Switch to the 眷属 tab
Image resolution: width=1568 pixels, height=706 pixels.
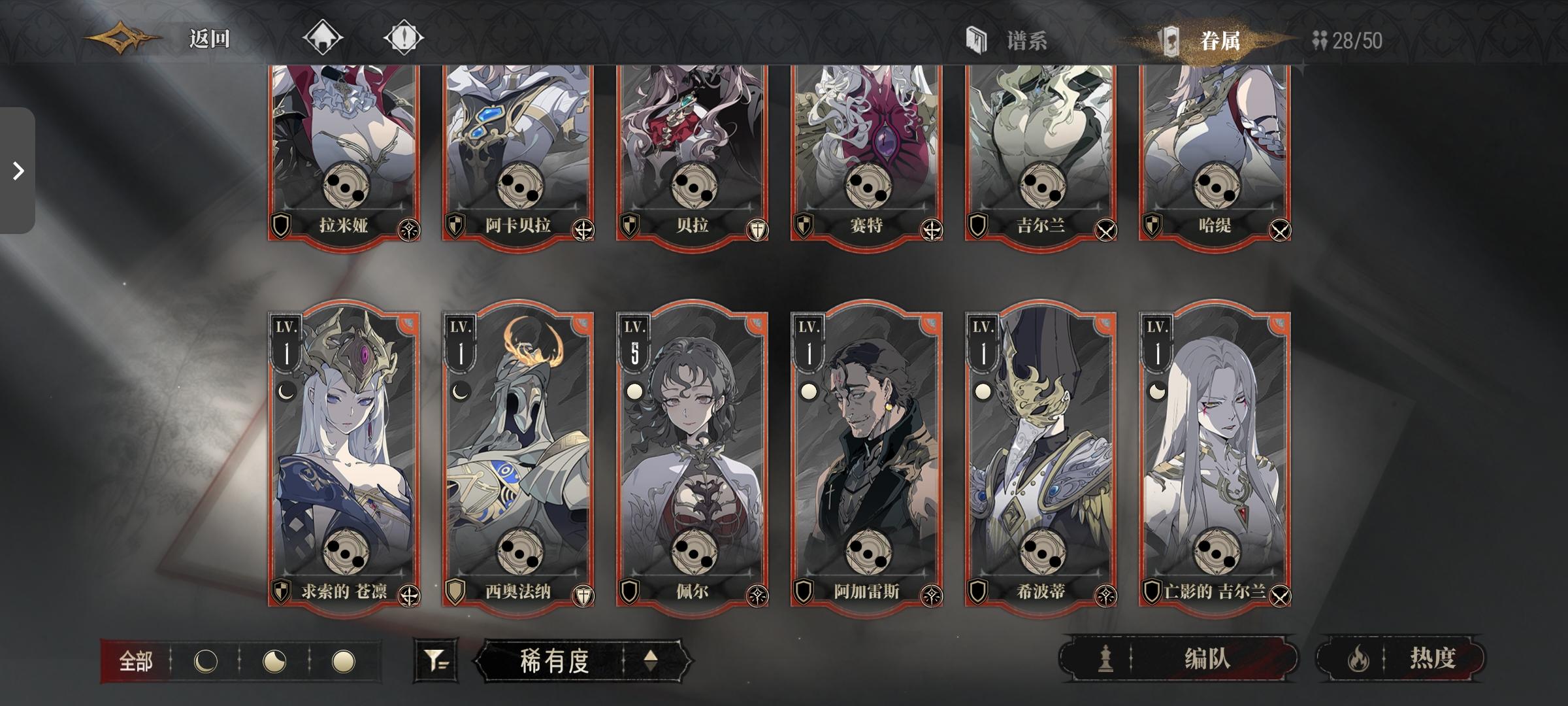(1222, 41)
